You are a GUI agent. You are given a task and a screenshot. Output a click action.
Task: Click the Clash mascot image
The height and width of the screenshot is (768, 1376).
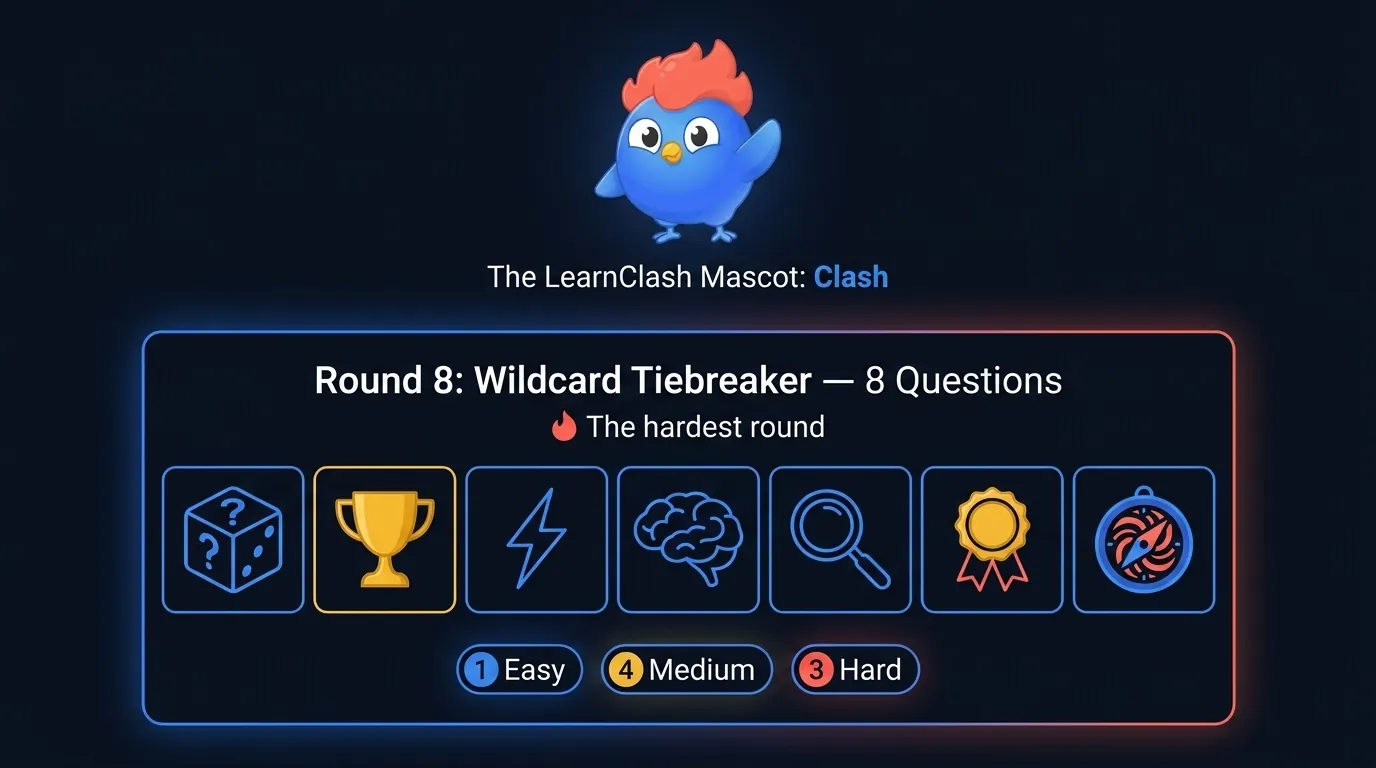pyautogui.click(x=688, y=145)
